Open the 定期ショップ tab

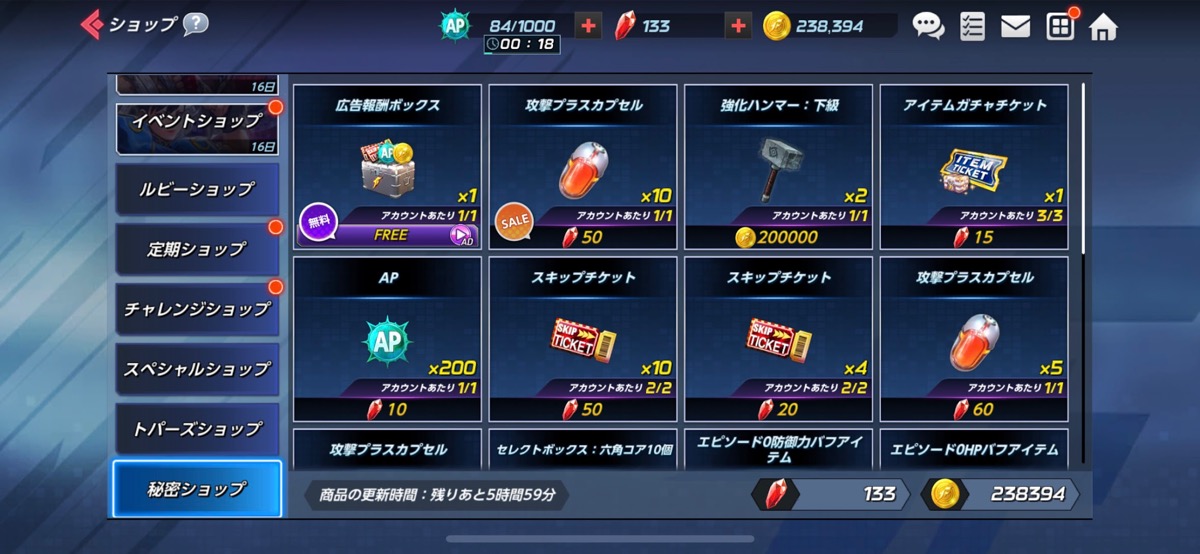pos(197,249)
